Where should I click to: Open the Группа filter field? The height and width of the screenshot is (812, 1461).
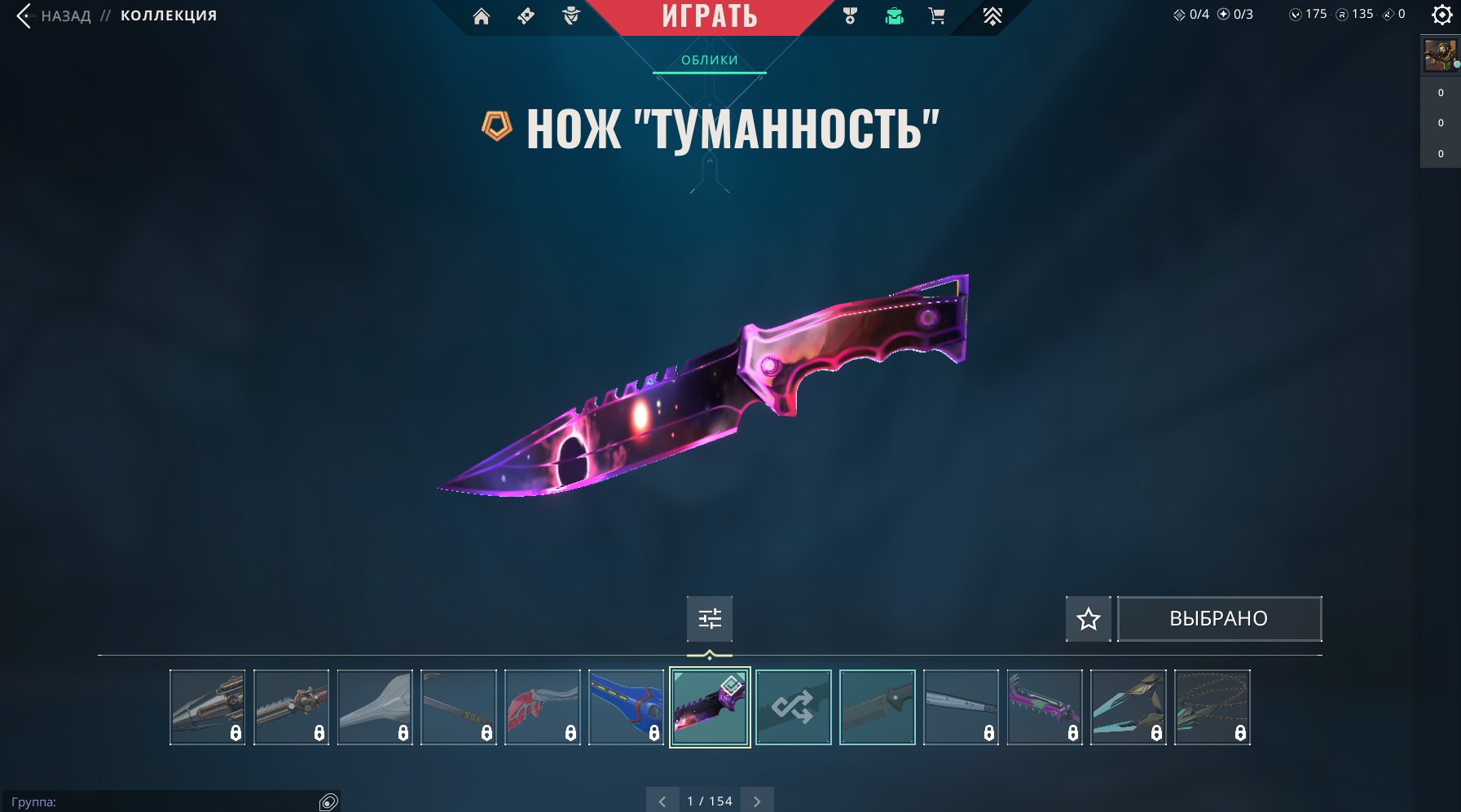tap(163, 801)
